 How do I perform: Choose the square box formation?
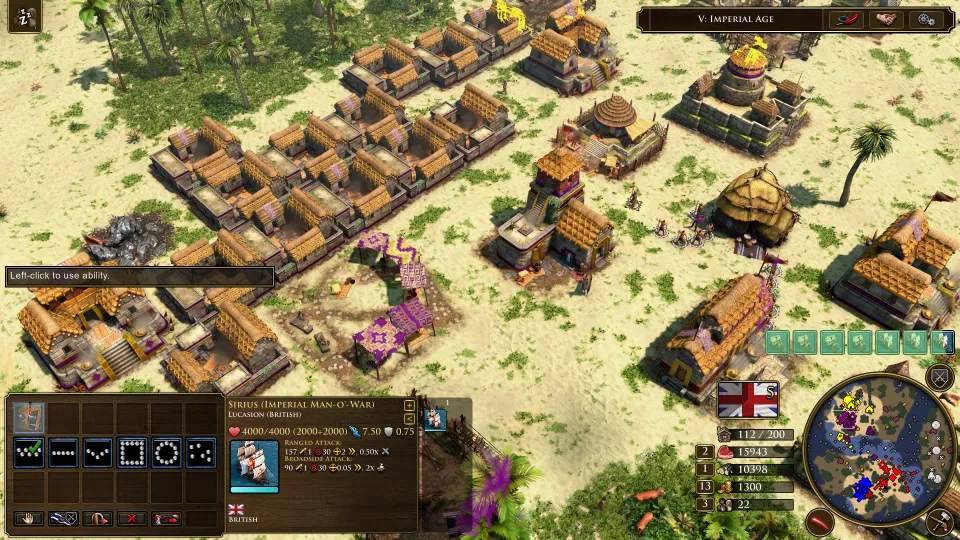click(x=132, y=452)
